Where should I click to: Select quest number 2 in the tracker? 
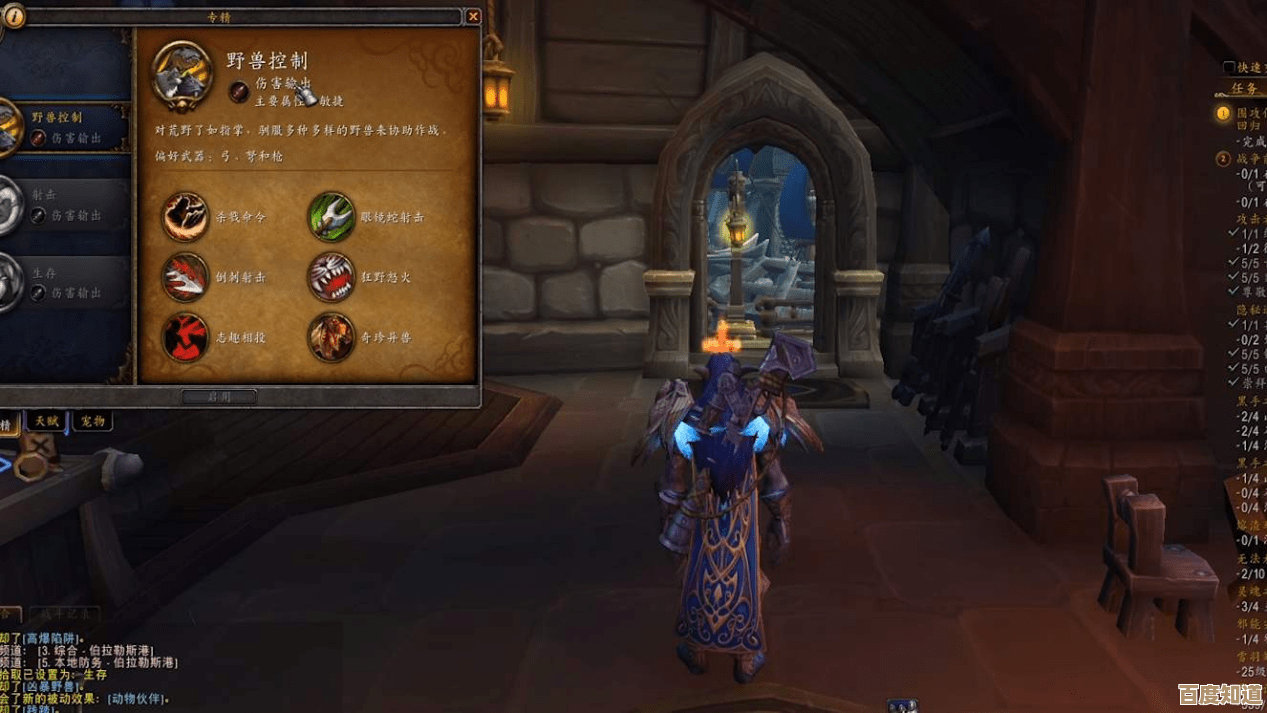[1223, 159]
